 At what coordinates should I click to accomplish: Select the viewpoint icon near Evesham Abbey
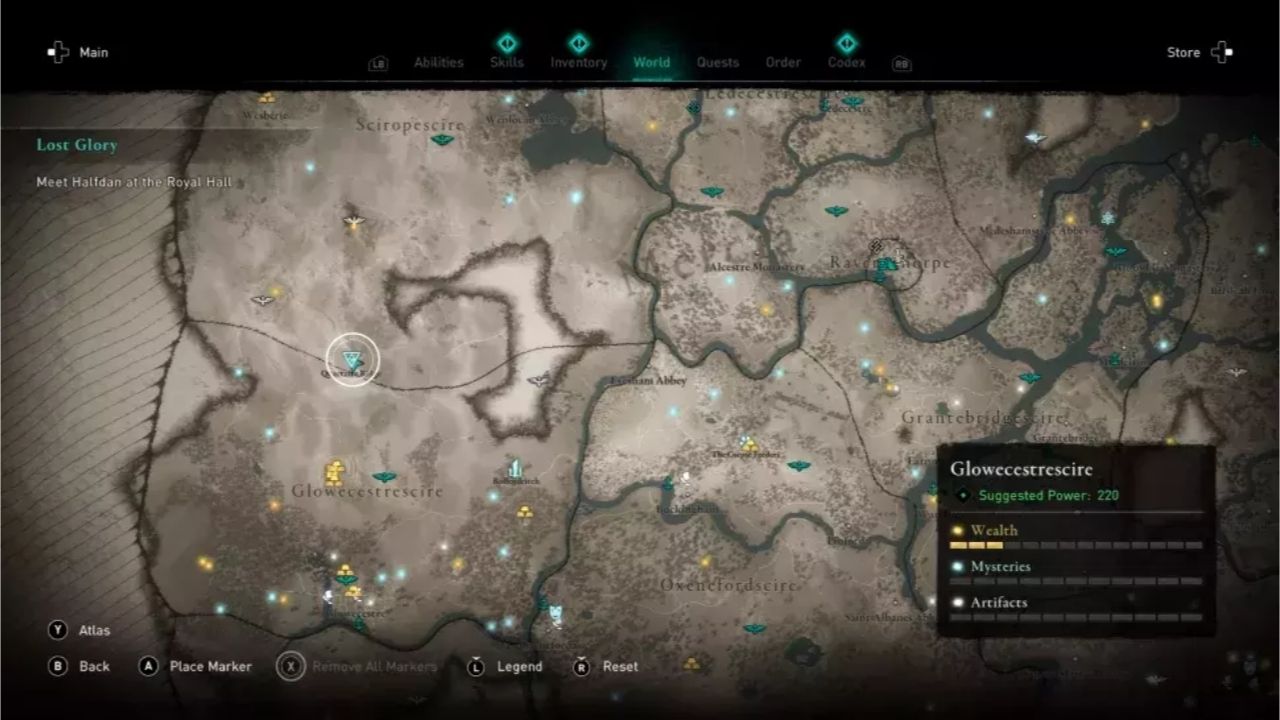click(x=540, y=380)
